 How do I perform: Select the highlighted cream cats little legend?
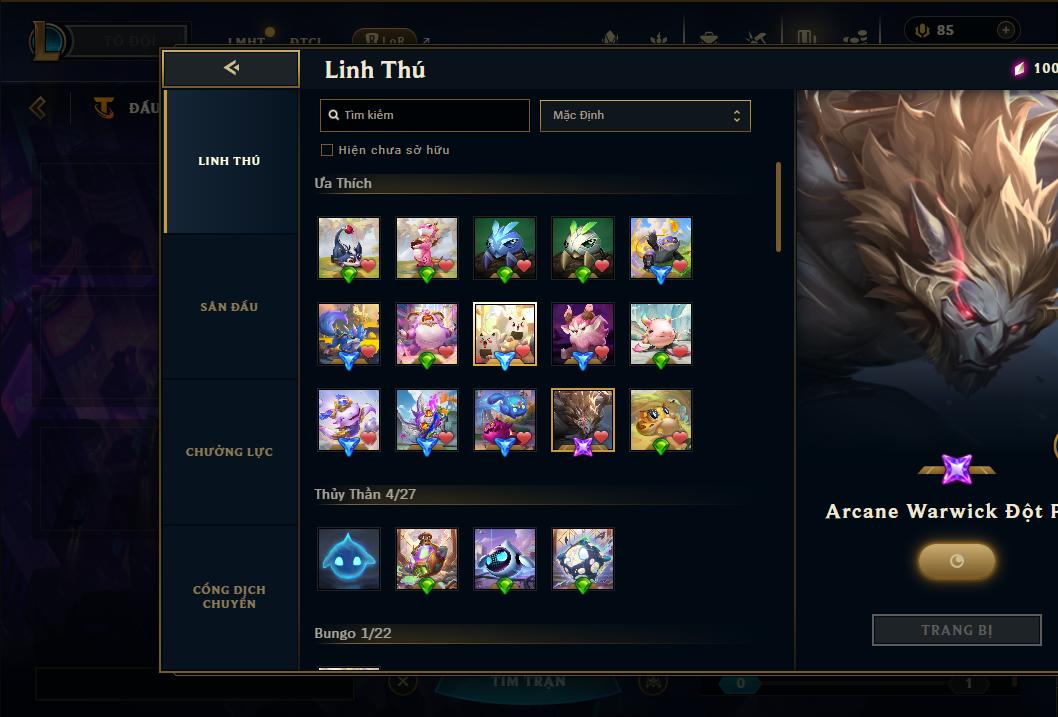(x=505, y=334)
